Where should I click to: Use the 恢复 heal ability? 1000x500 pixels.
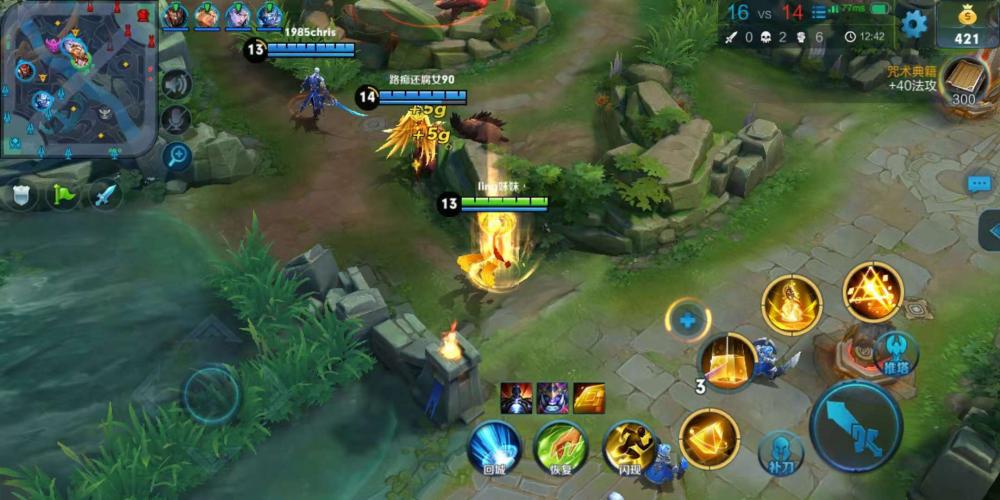560,446
